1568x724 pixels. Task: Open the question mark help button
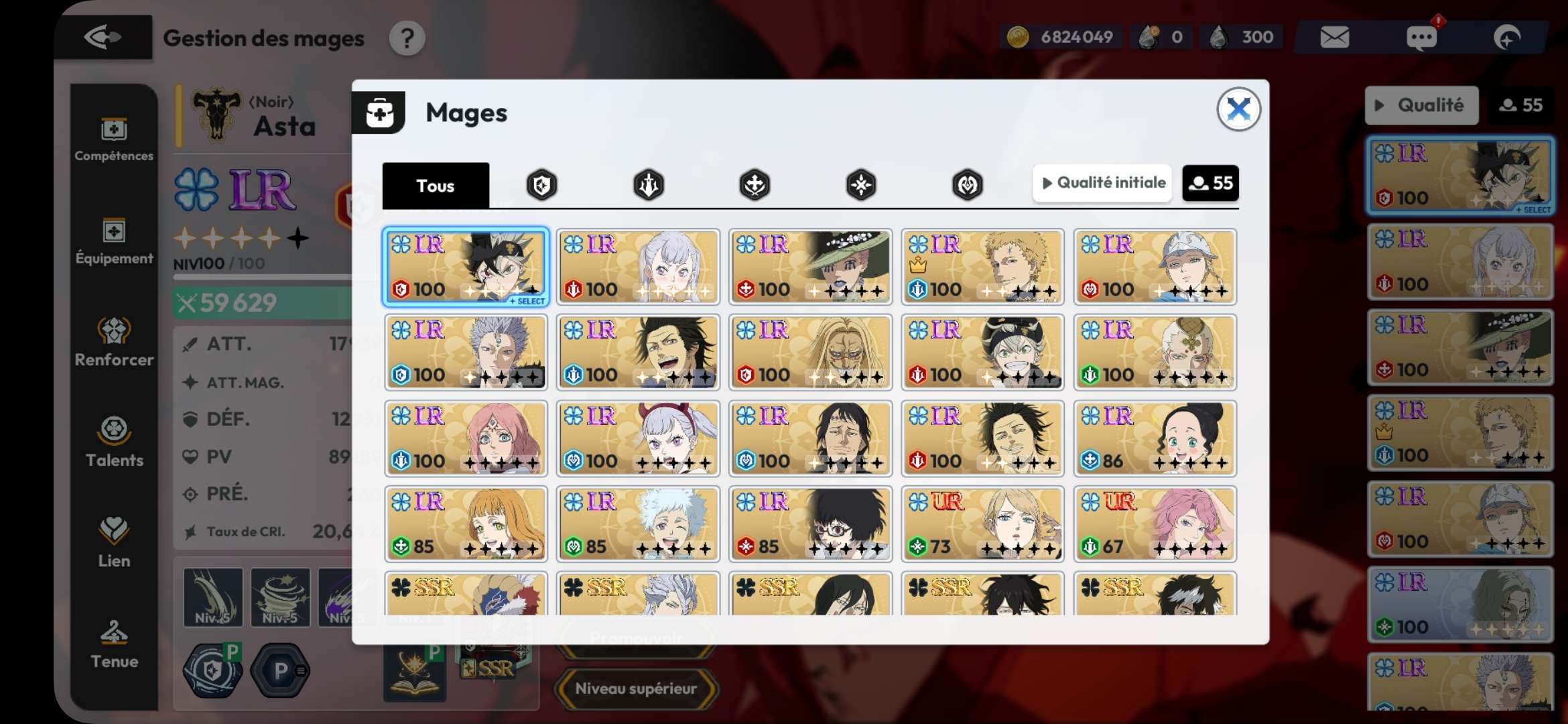coord(407,39)
